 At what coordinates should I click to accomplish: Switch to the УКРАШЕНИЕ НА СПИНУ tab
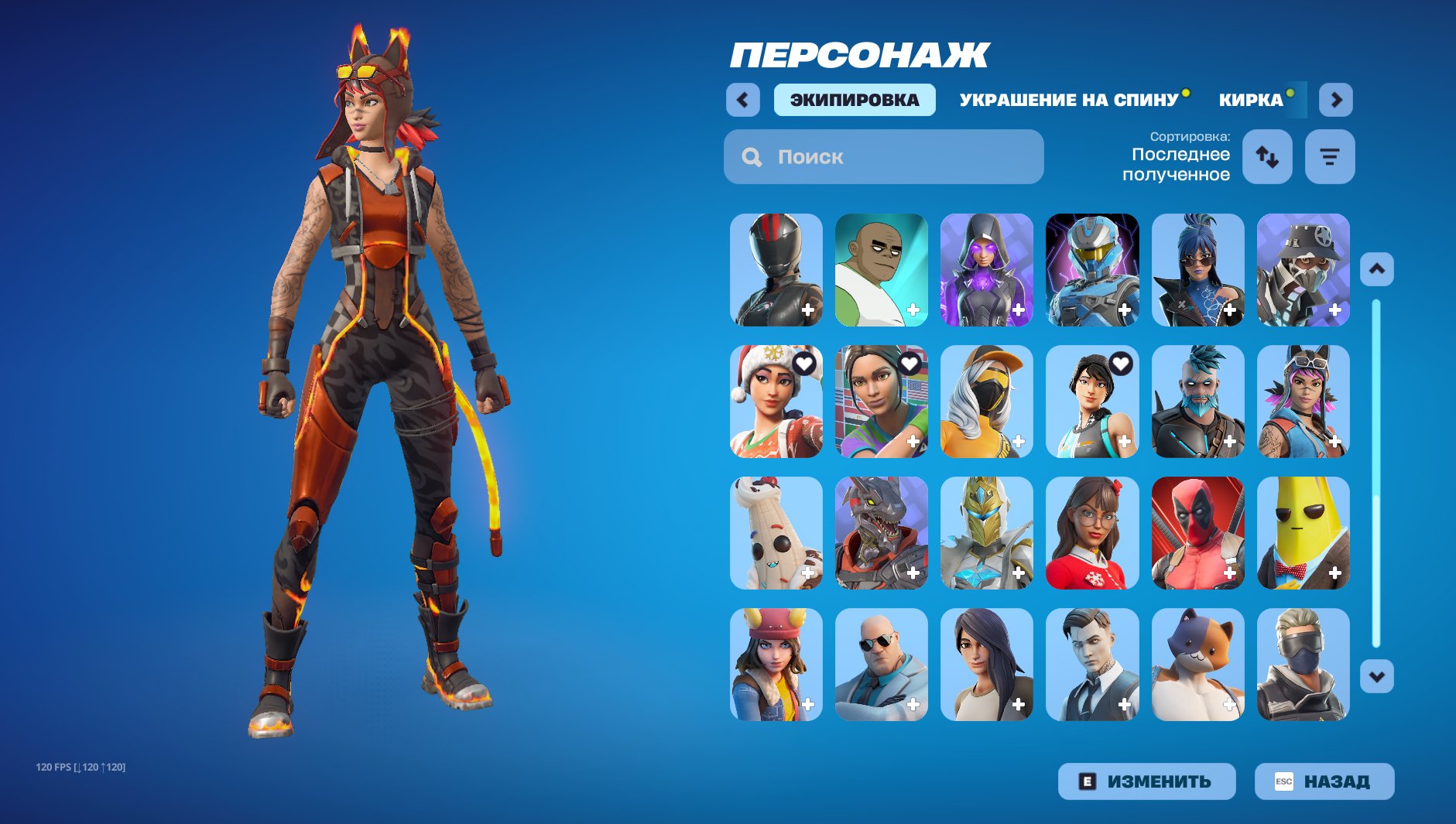pos(1069,99)
